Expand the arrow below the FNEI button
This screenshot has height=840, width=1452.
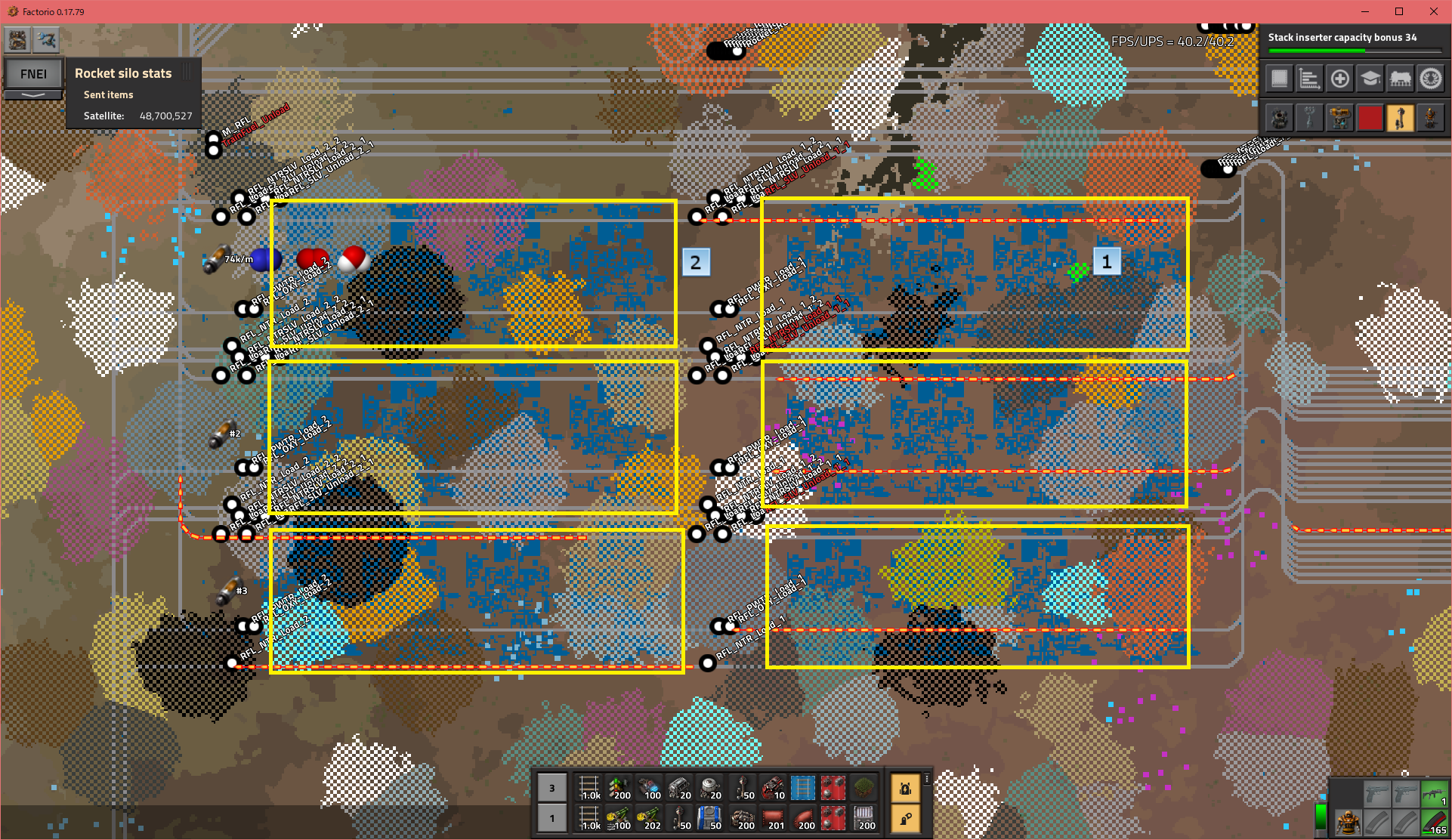(33, 95)
